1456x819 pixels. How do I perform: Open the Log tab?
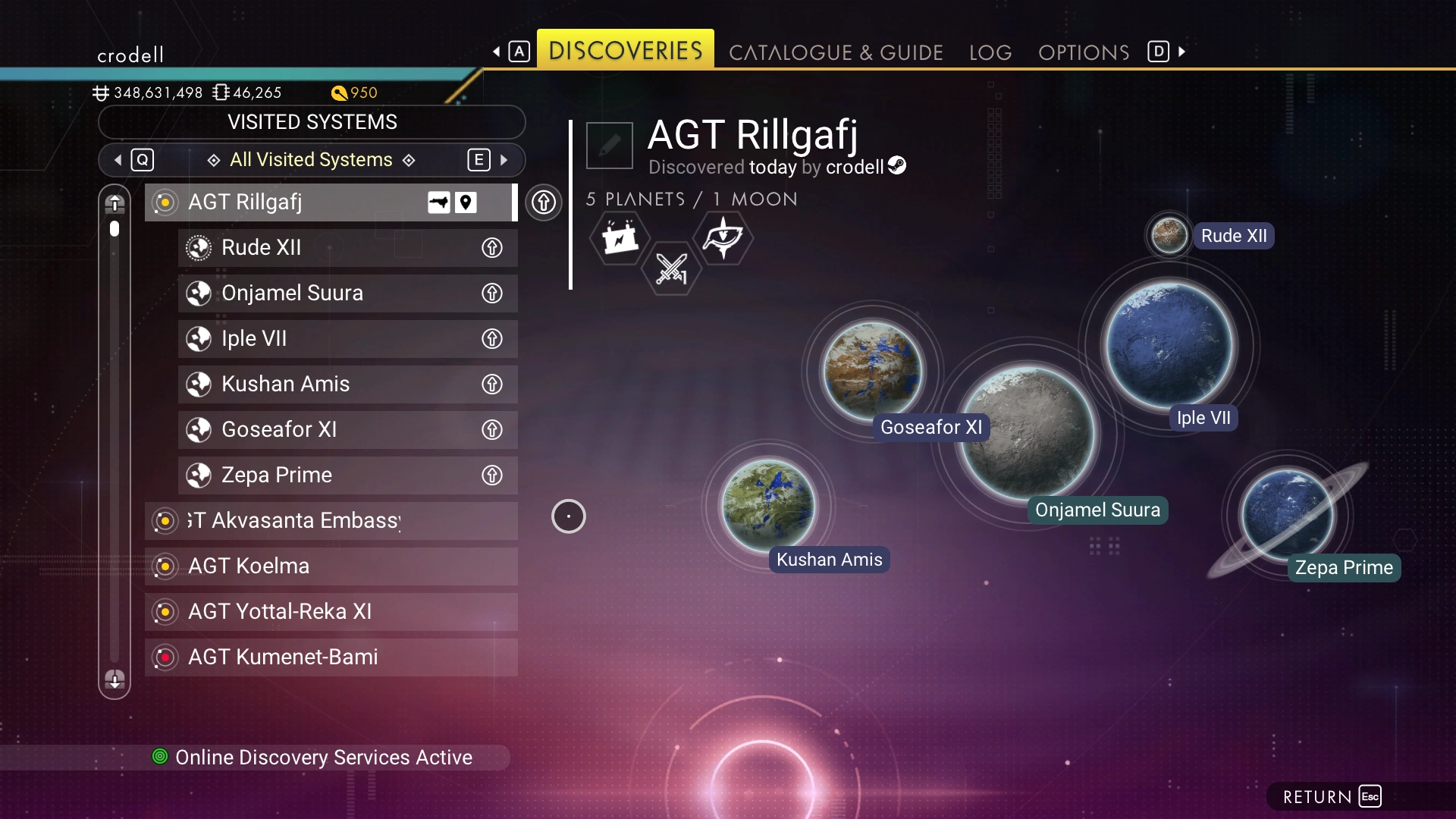pyautogui.click(x=990, y=52)
